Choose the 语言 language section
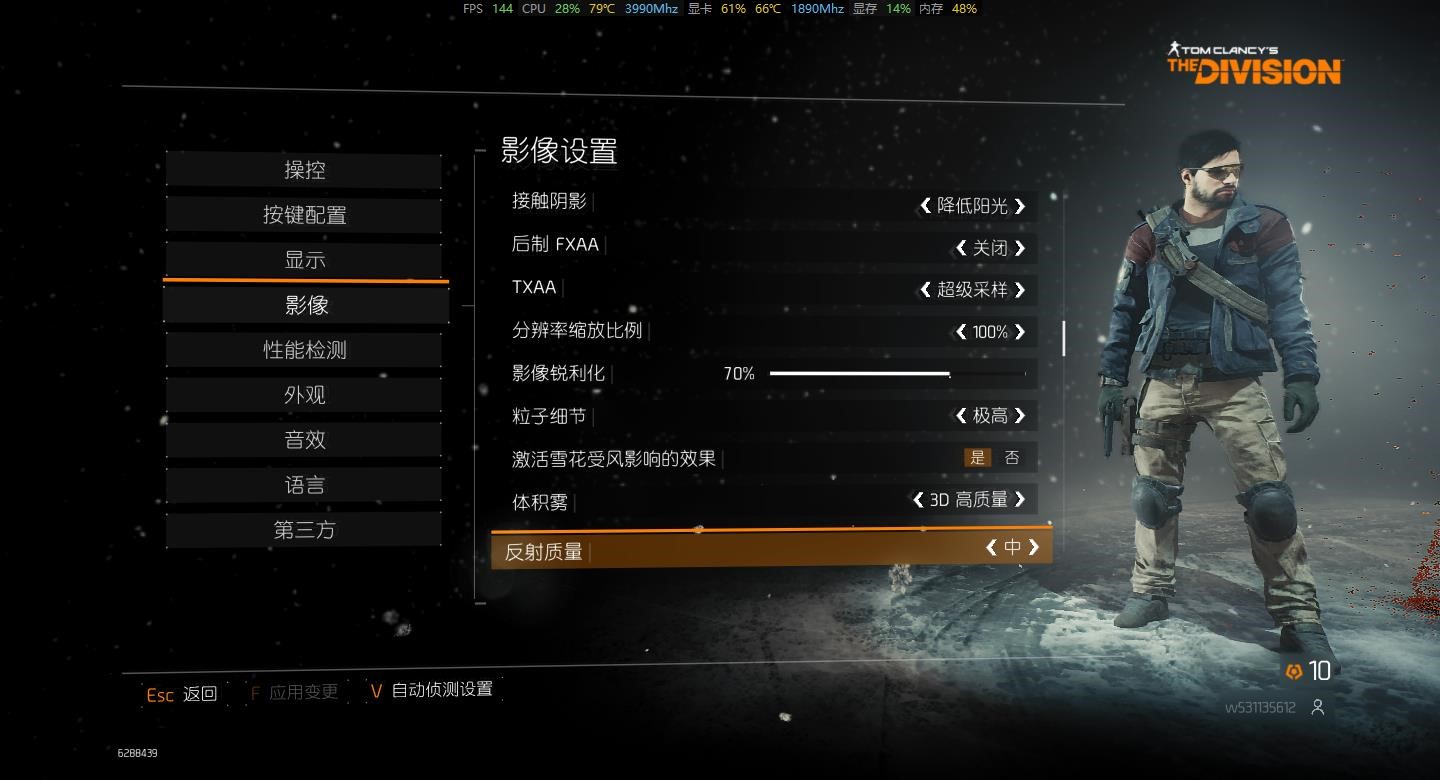The image size is (1440, 780). coord(304,485)
